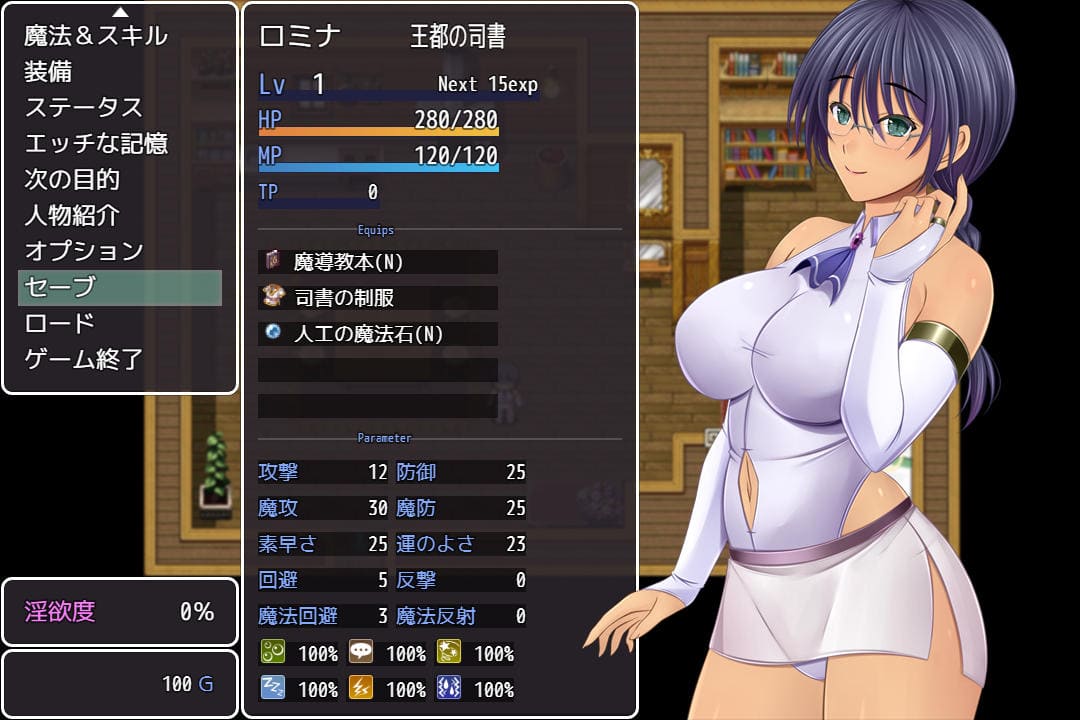
Task: Click the 司書の制服 equipment slot
Action: 378,298
